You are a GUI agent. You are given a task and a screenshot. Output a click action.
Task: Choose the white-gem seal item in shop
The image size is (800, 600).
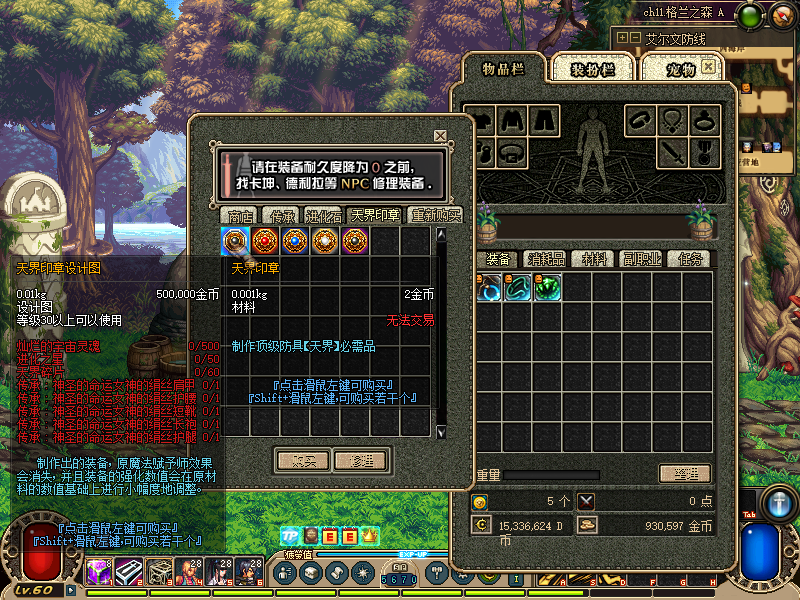pyautogui.click(x=326, y=241)
